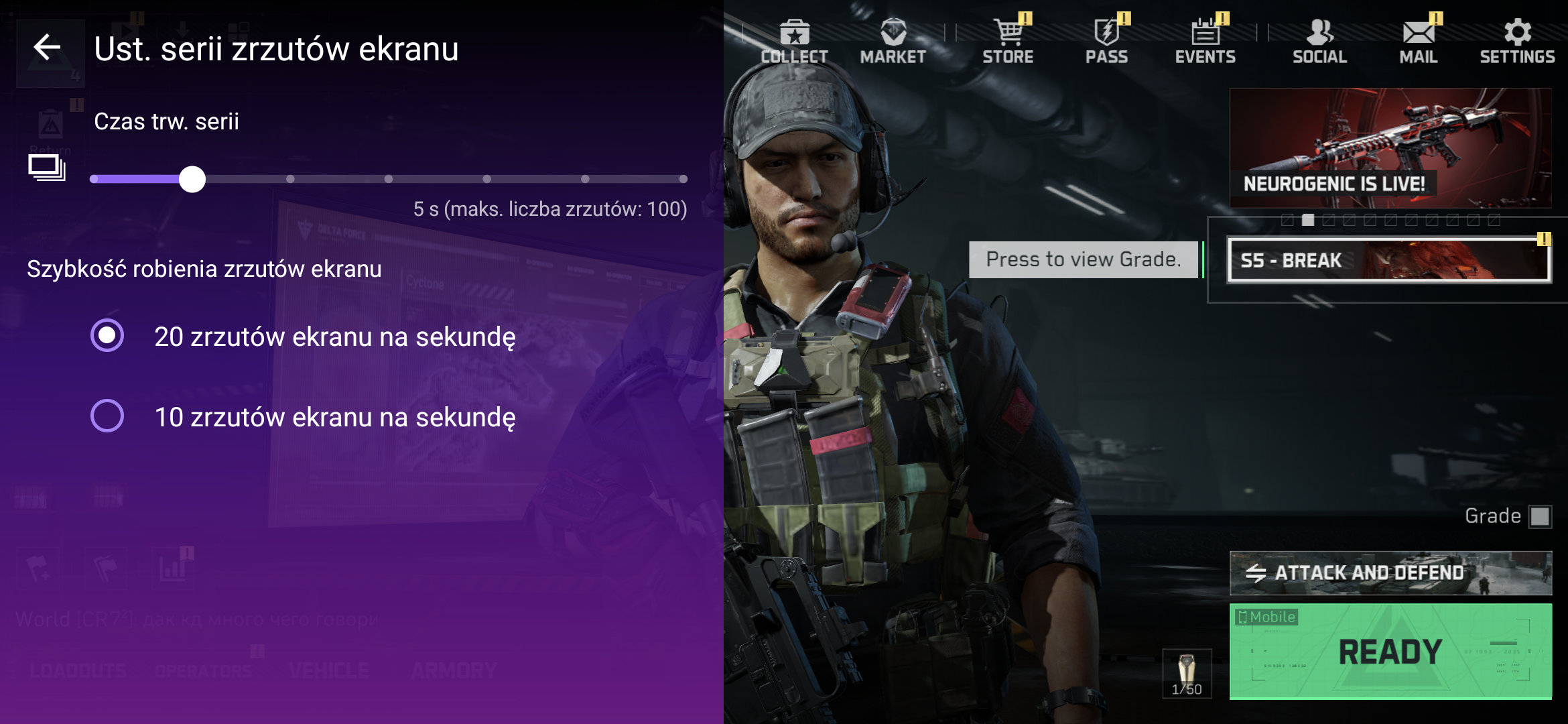Viewport: 1568px width, 724px height.
Task: Hit the green READY button
Action: point(1390,651)
